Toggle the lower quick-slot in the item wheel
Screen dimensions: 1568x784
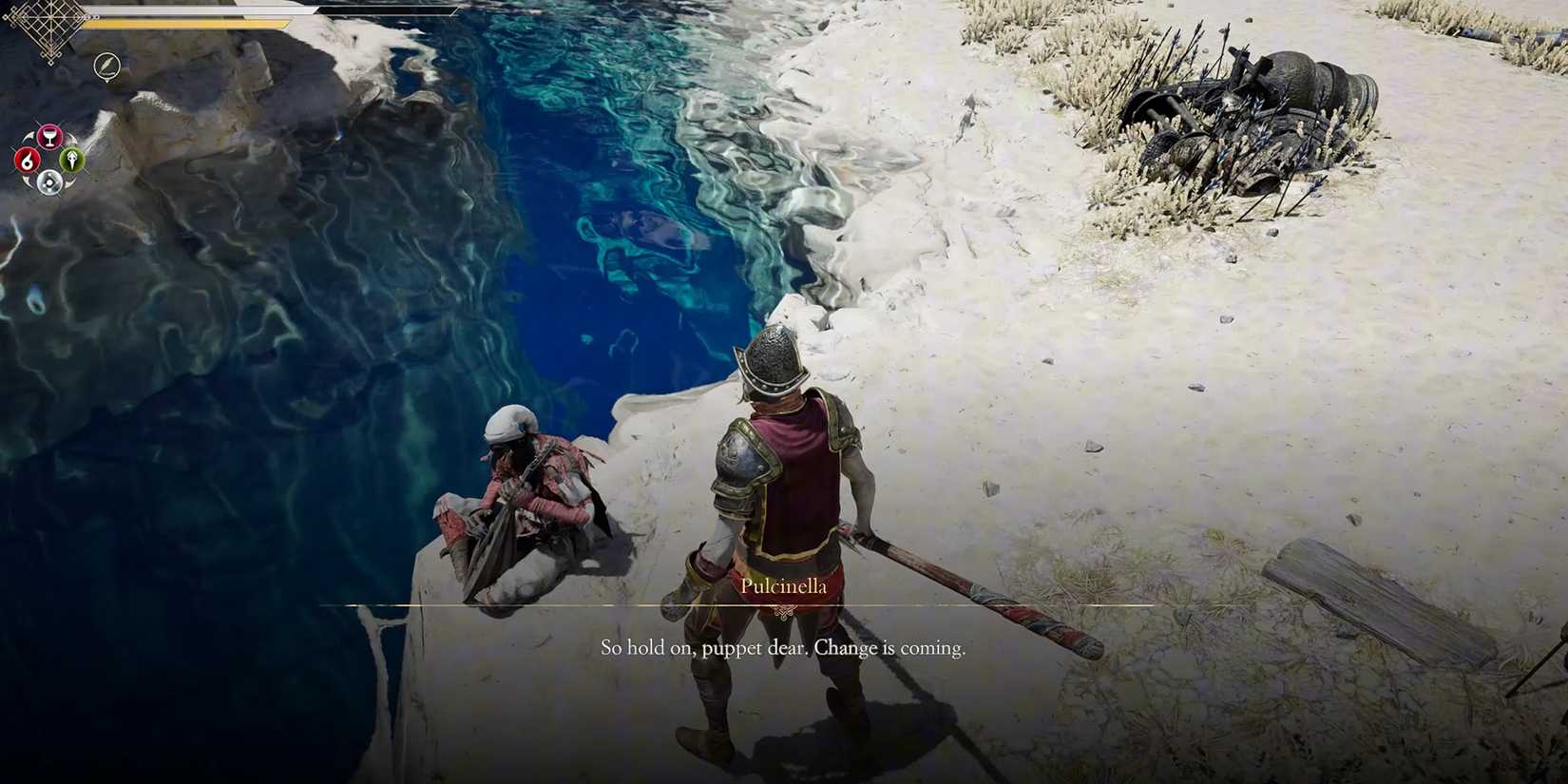(49, 182)
